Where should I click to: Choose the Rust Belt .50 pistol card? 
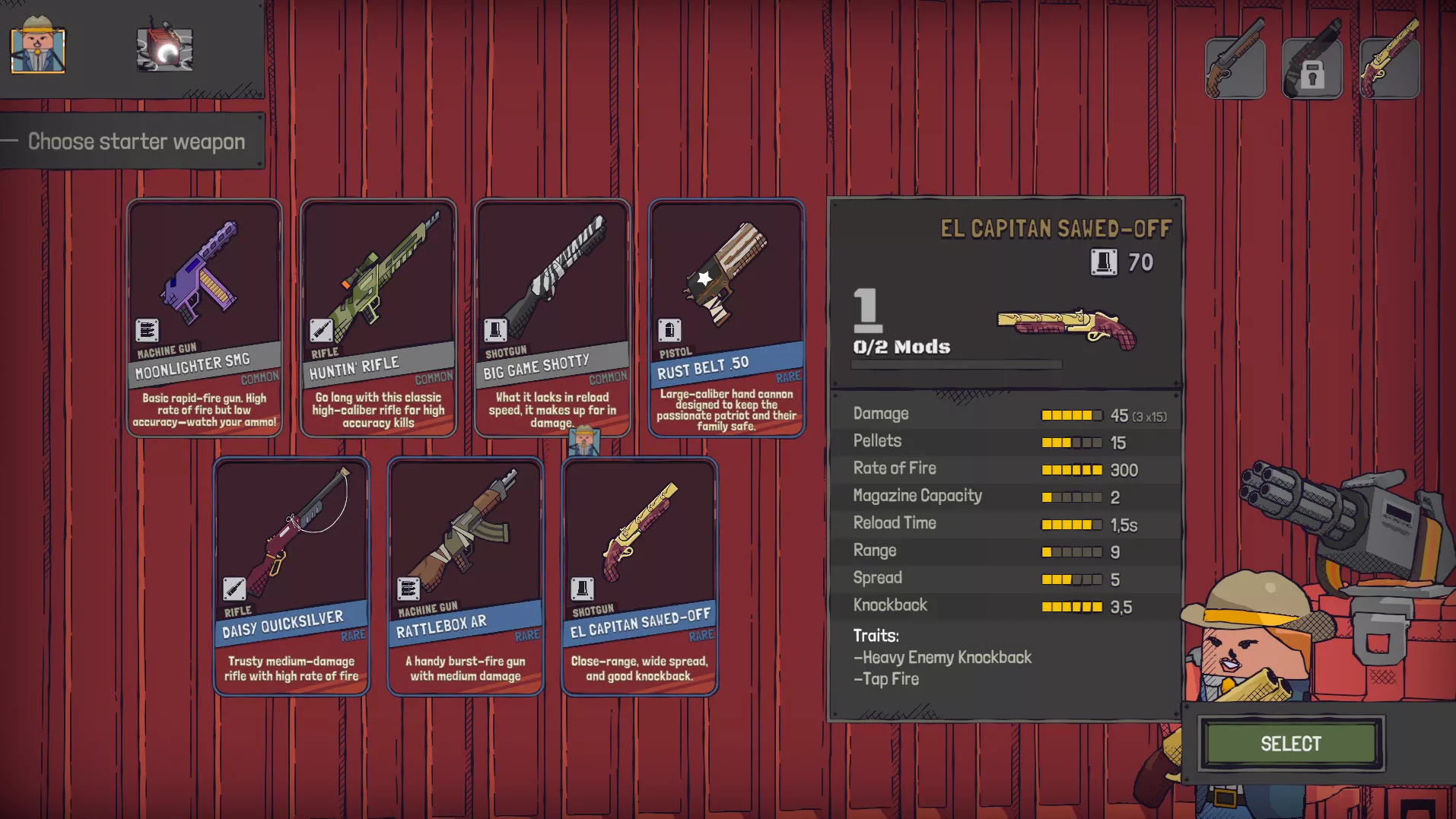726,317
